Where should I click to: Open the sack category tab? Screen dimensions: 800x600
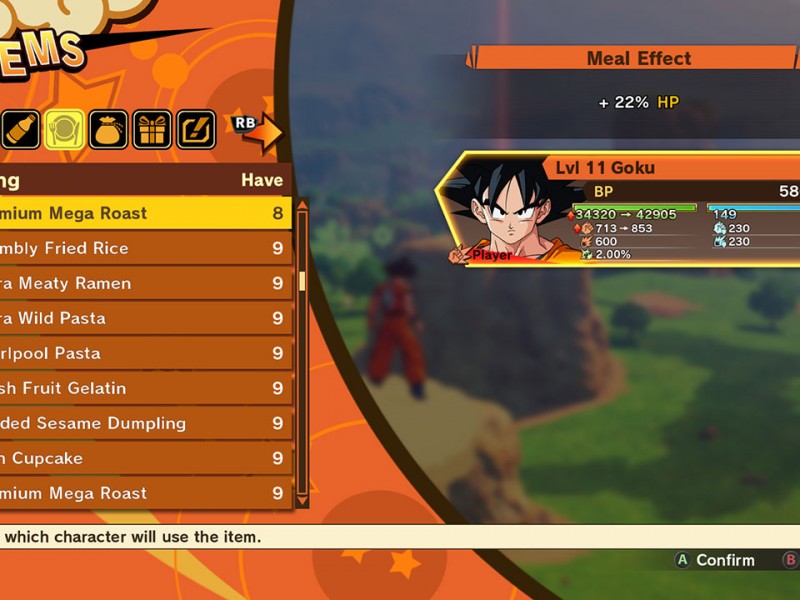[108, 130]
